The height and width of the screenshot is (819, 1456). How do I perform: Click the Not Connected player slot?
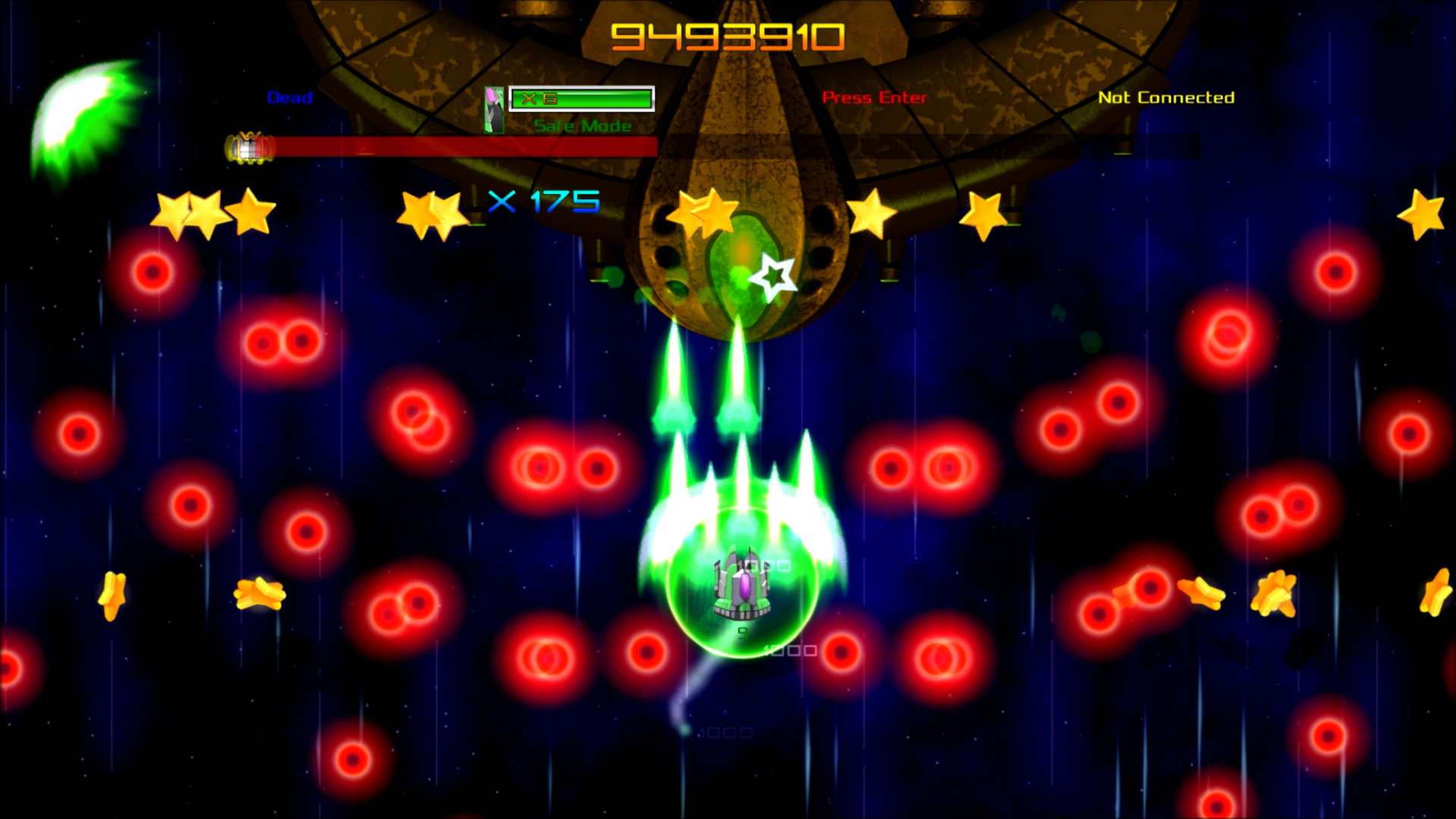[1166, 97]
